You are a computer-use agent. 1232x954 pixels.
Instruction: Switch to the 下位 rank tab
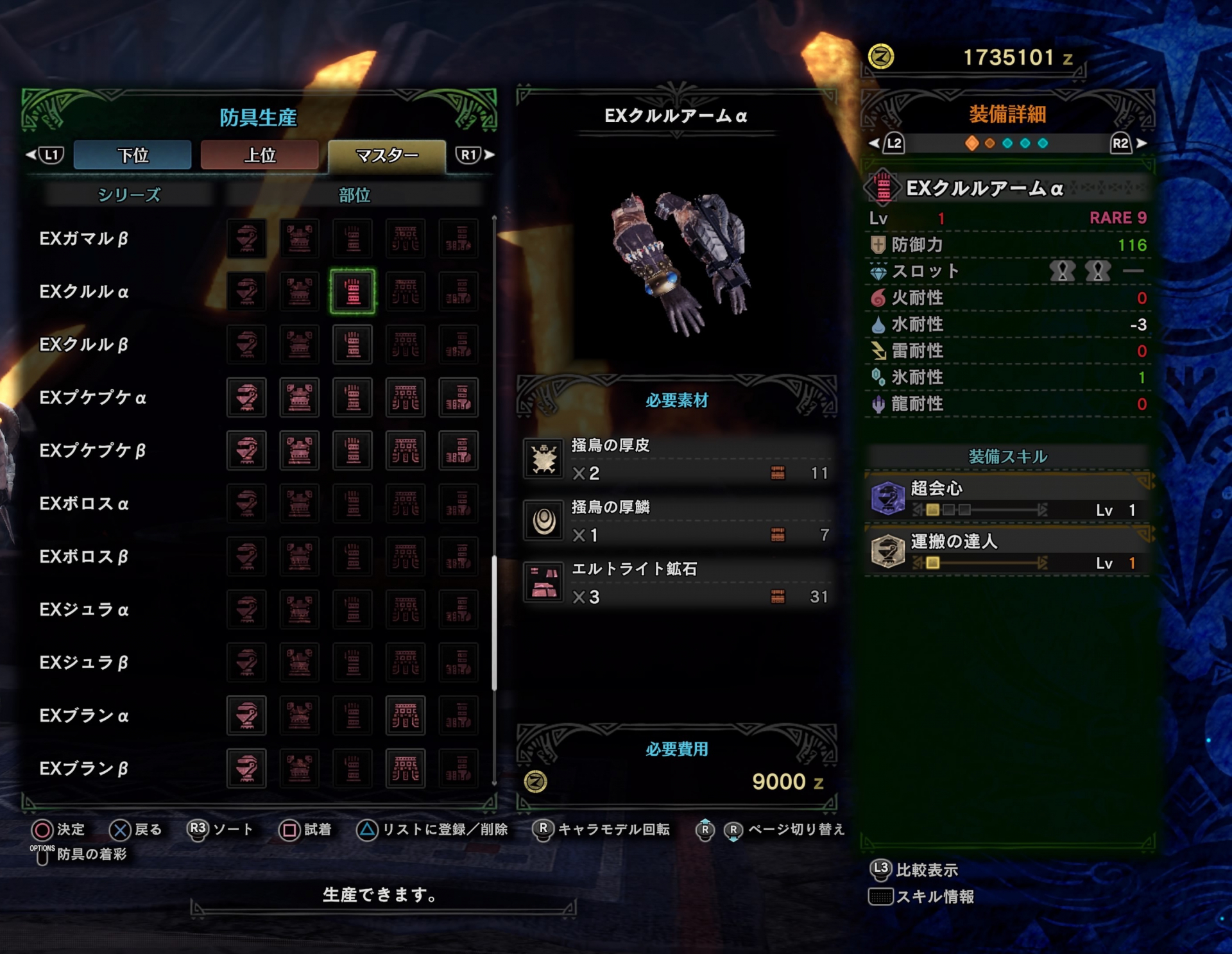132,155
